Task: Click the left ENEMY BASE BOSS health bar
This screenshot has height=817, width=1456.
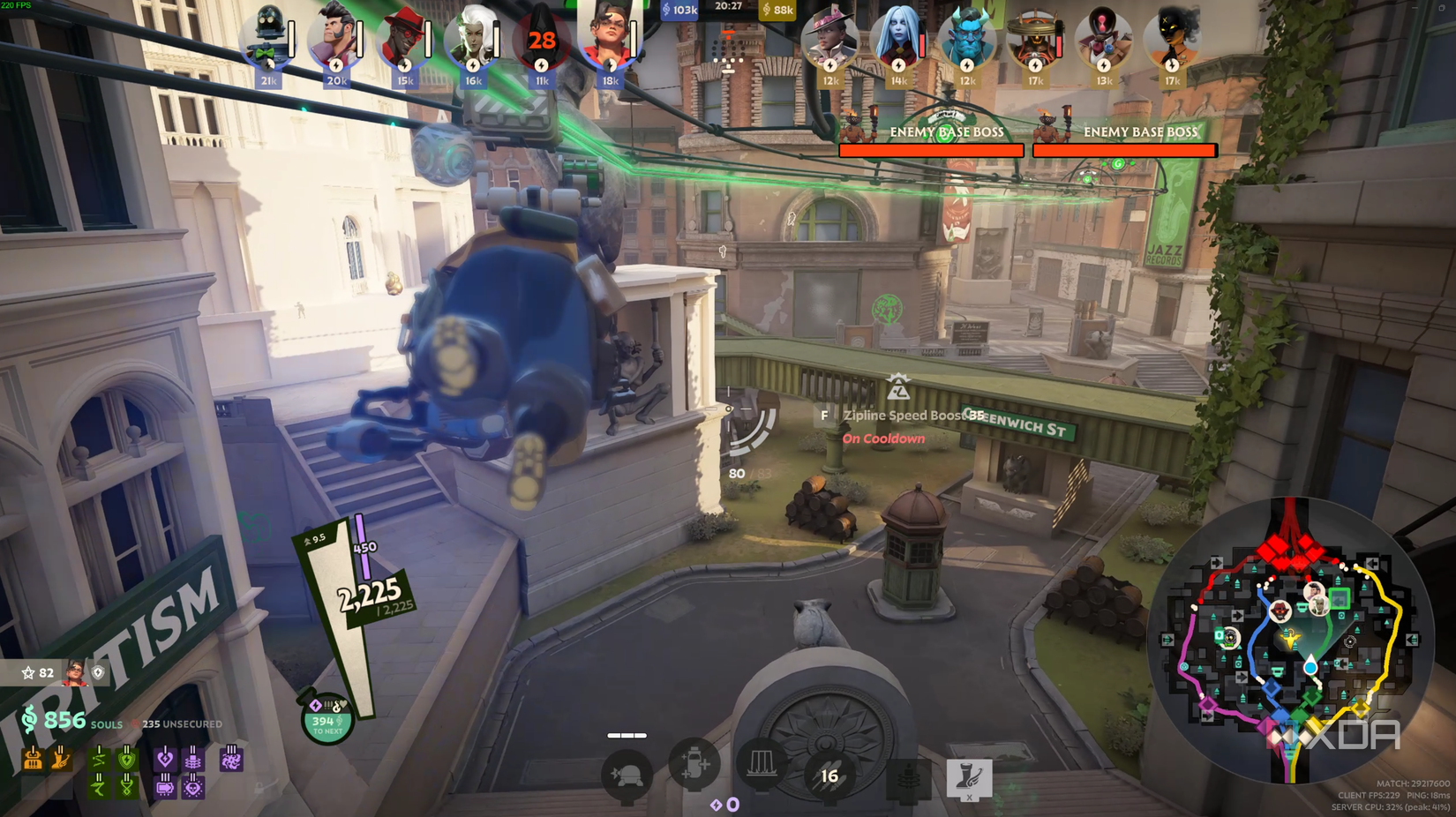Action: [931, 150]
